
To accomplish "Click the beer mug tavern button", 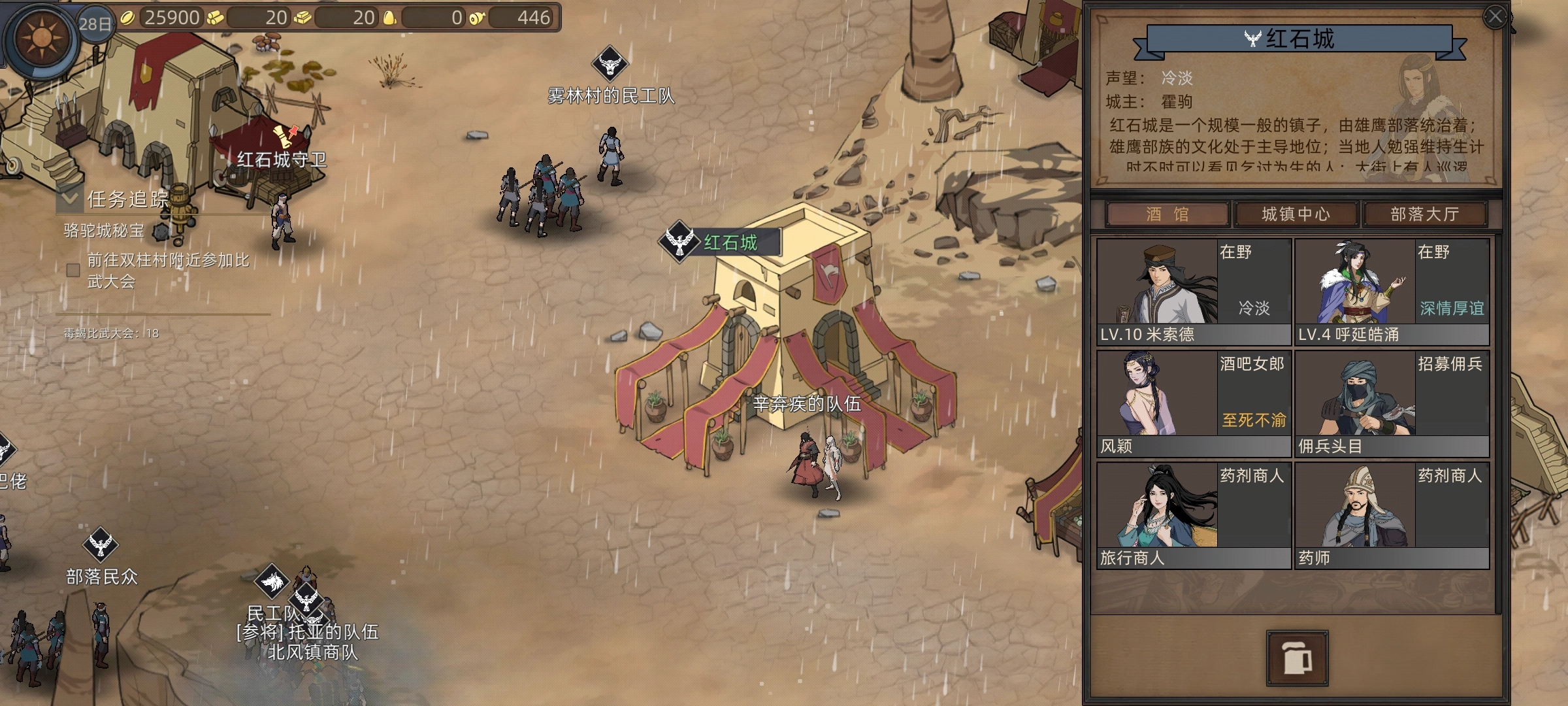I will click(1297, 658).
